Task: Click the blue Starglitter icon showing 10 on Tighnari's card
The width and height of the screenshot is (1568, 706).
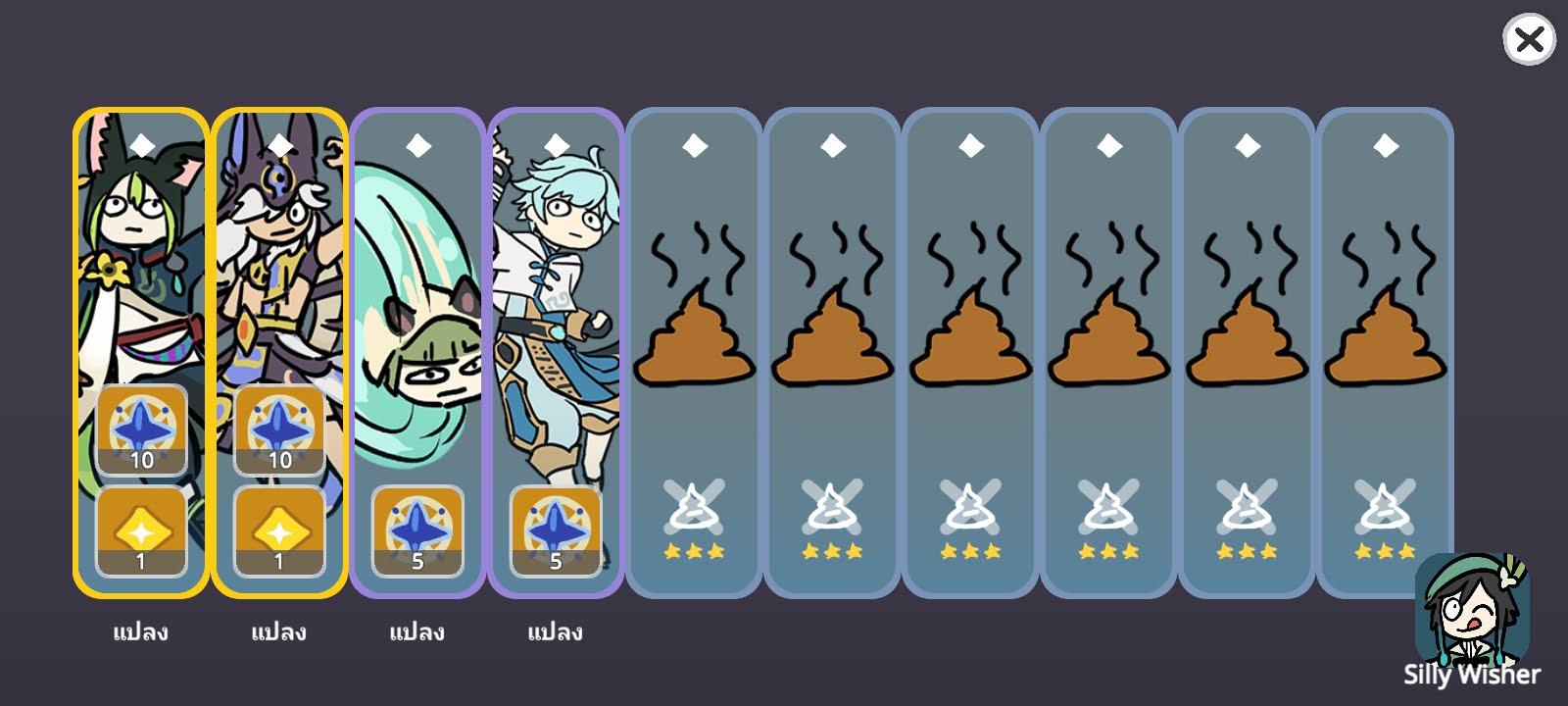Action: point(140,429)
